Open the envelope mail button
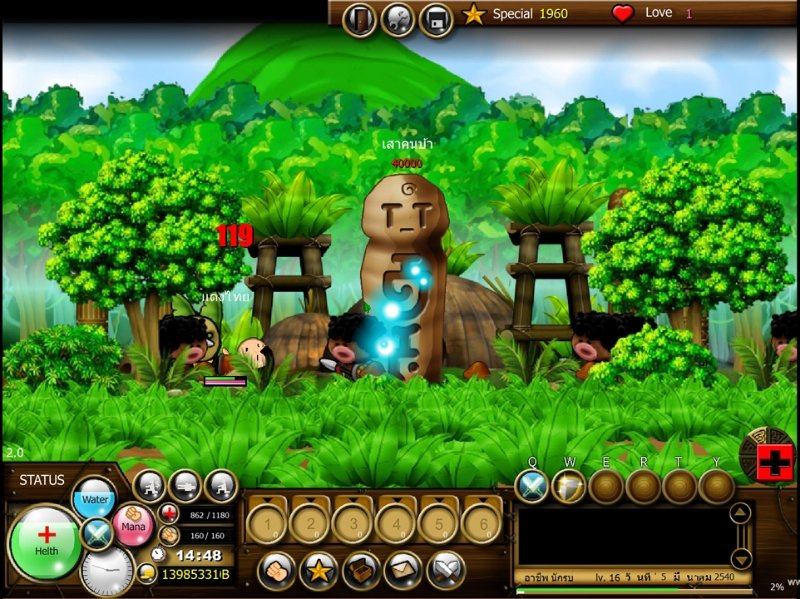 (x=403, y=569)
